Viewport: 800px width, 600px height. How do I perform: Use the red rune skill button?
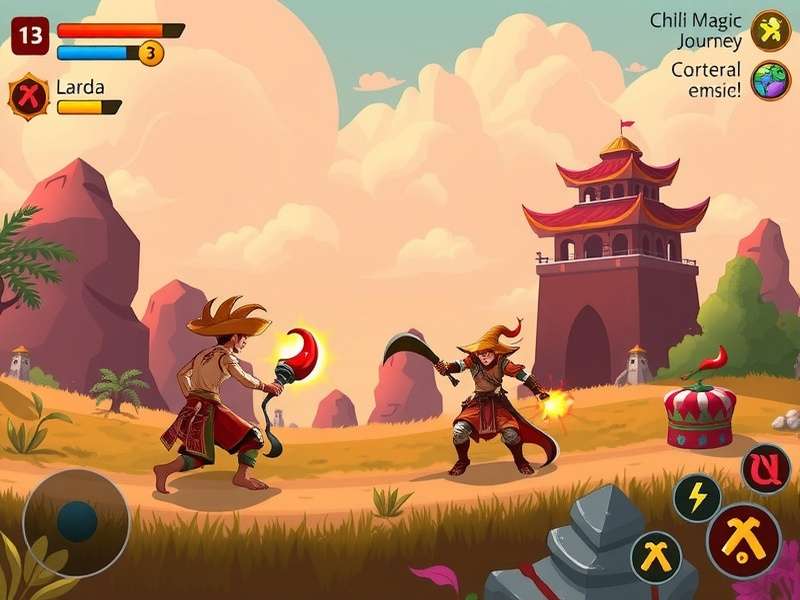click(765, 468)
